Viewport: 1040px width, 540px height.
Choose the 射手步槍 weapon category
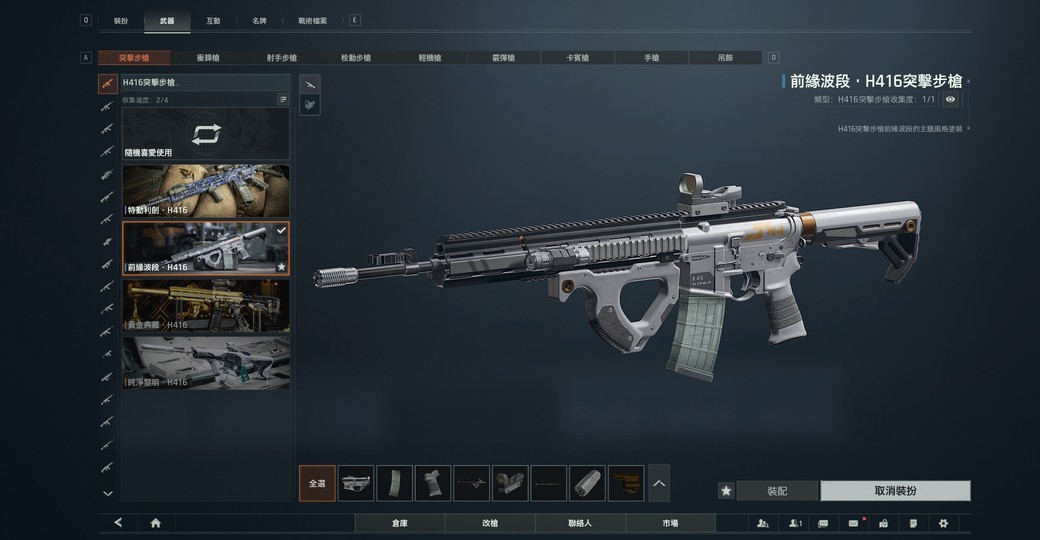point(281,58)
